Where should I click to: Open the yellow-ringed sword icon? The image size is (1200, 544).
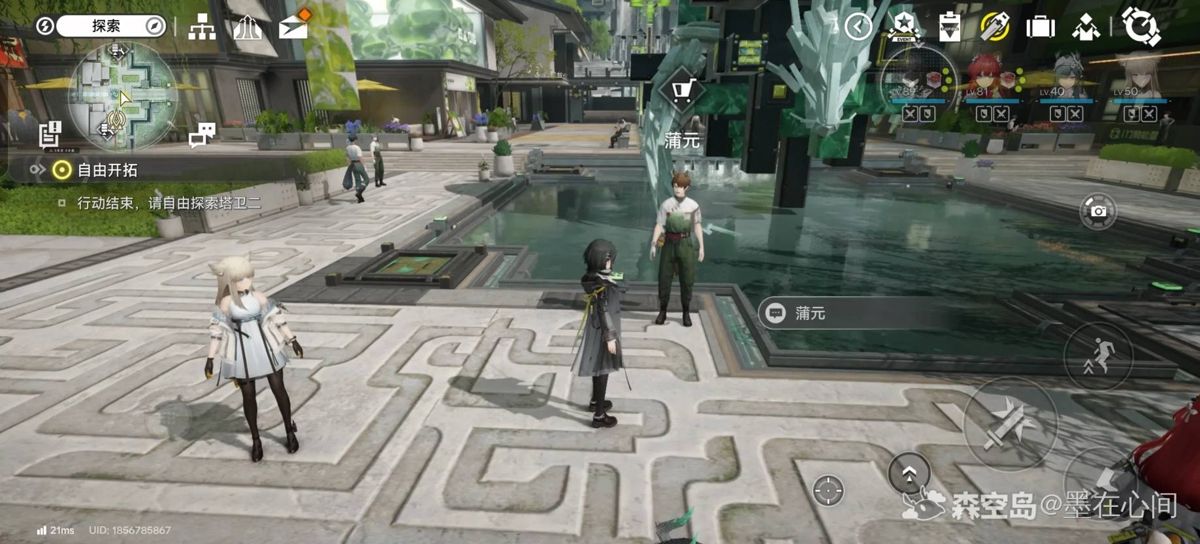994,26
